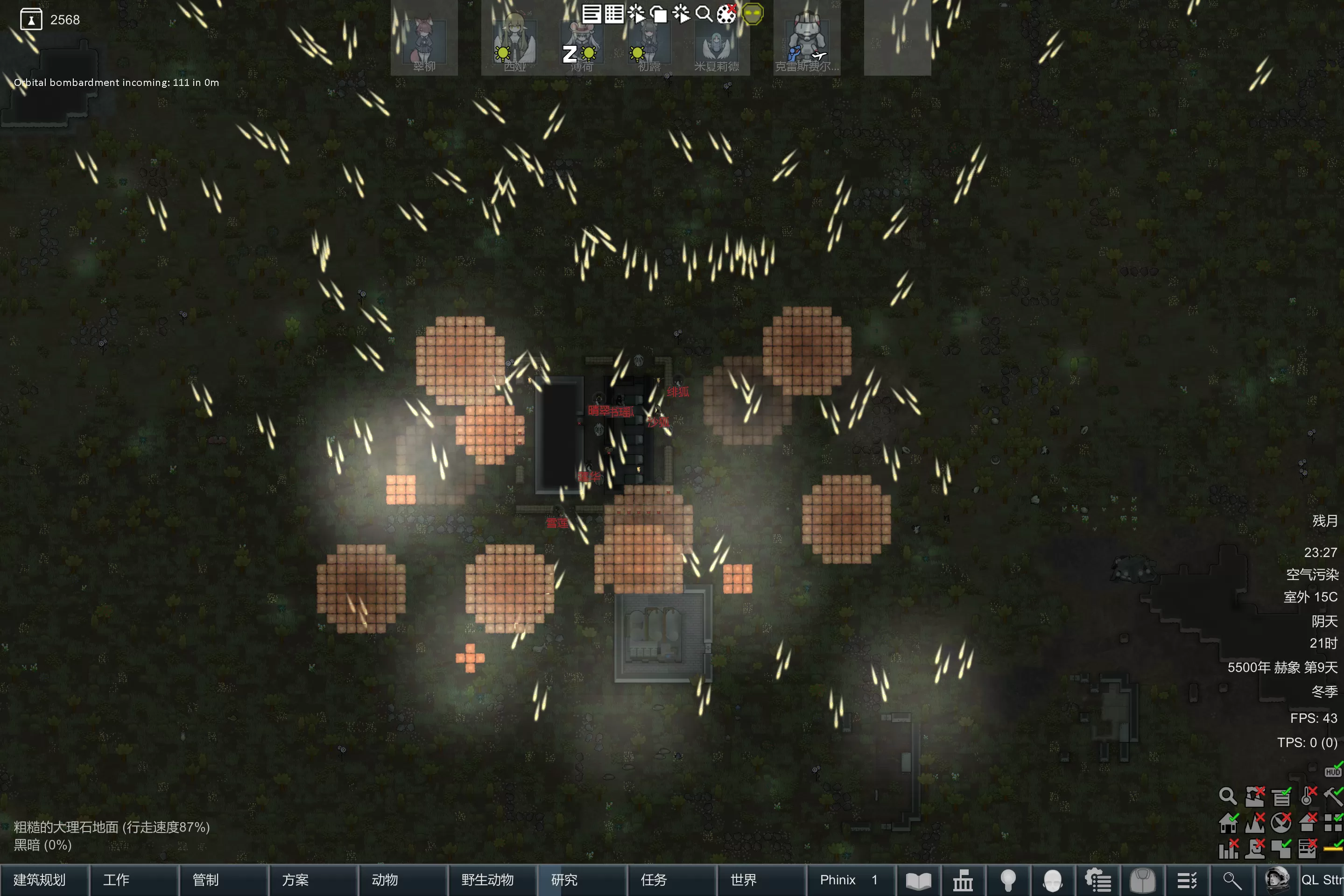Toggle the thermometer temperature overlay
Screen dimensions: 1344x896
pyautogui.click(x=1308, y=796)
